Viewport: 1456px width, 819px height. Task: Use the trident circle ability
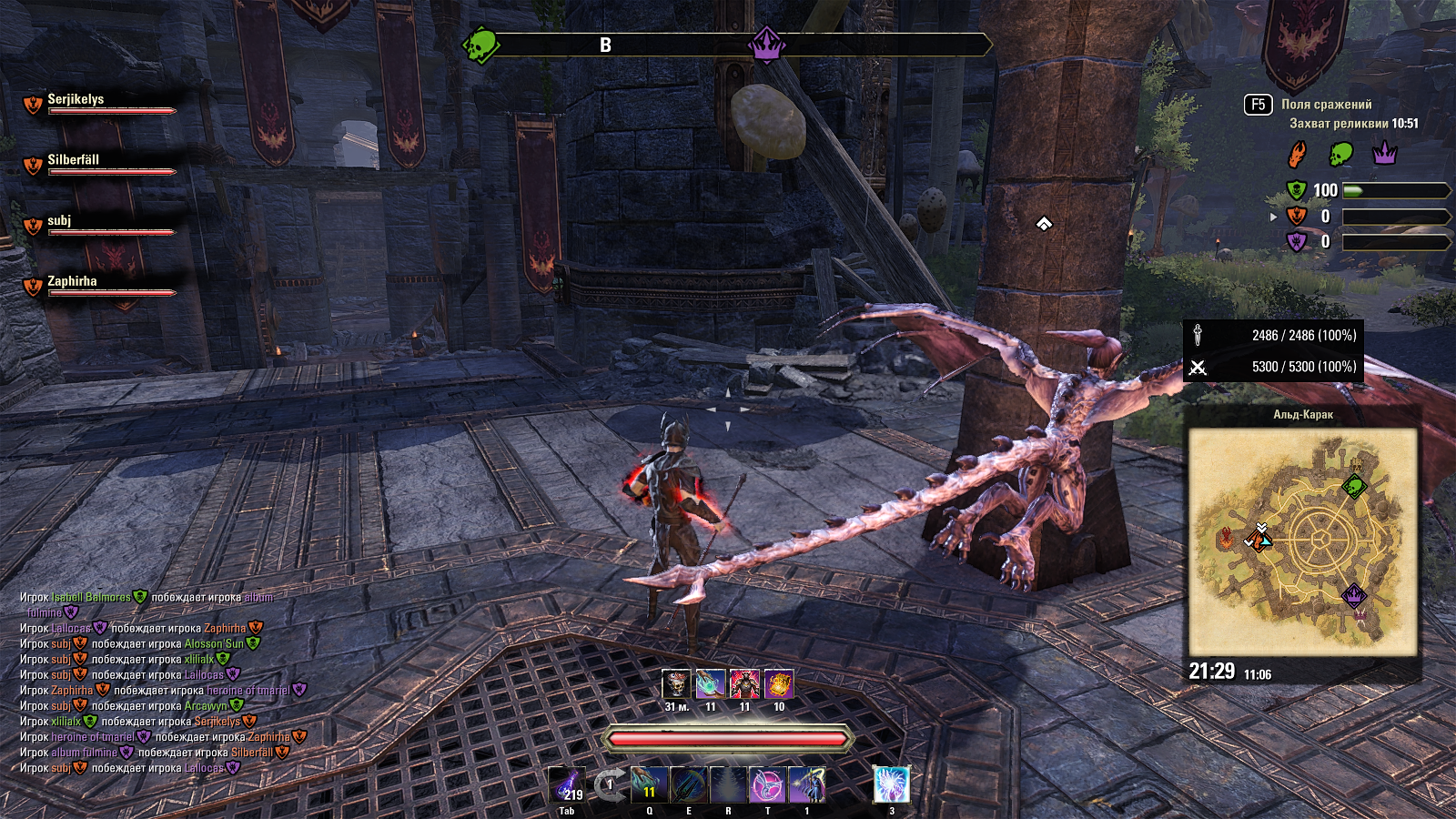(x=688, y=784)
